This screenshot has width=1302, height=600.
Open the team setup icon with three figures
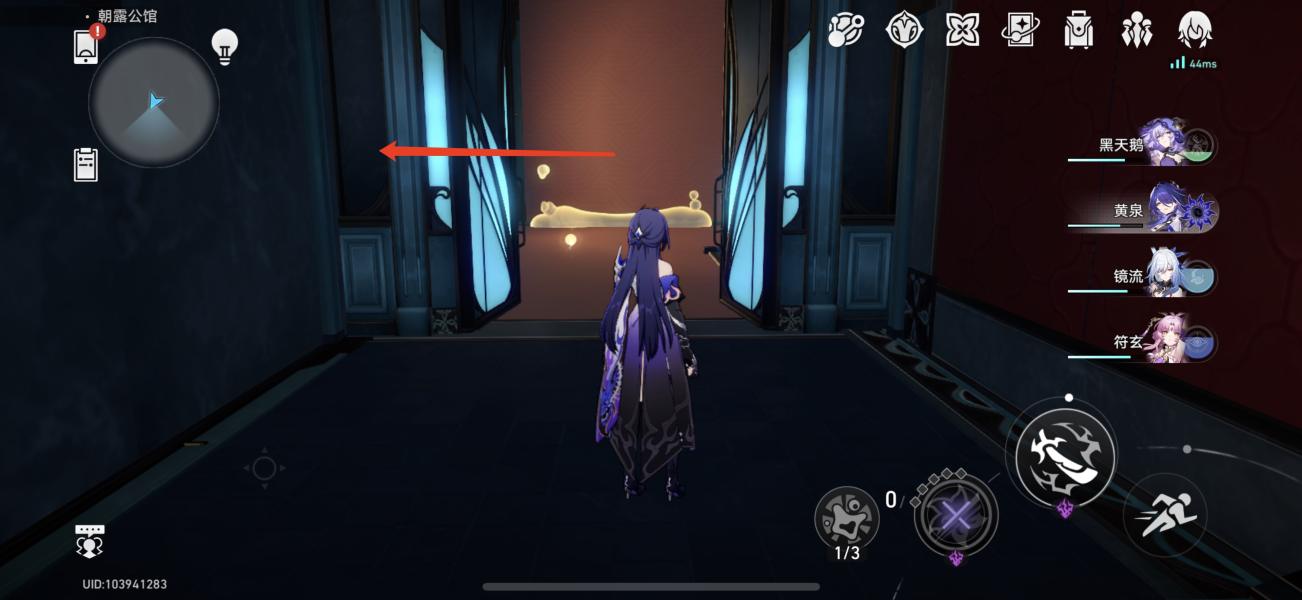pyautogui.click(x=1137, y=30)
